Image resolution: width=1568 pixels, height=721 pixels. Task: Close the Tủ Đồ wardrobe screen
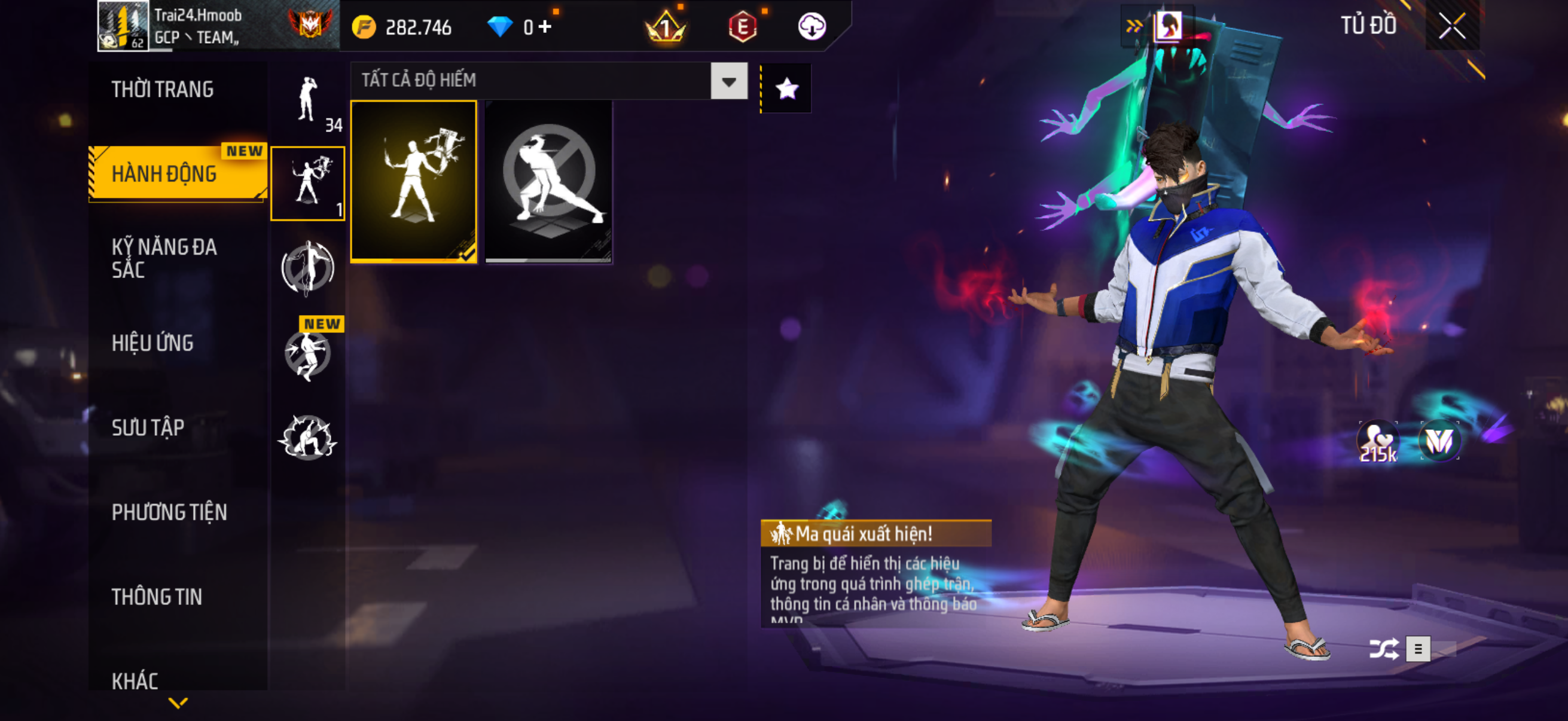(x=1452, y=26)
